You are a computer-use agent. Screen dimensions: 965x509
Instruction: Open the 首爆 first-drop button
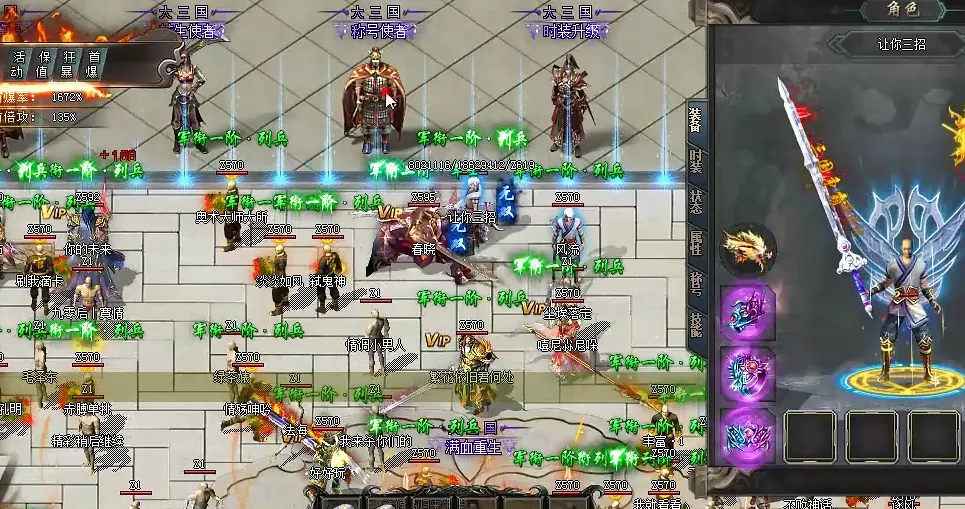tap(93, 64)
